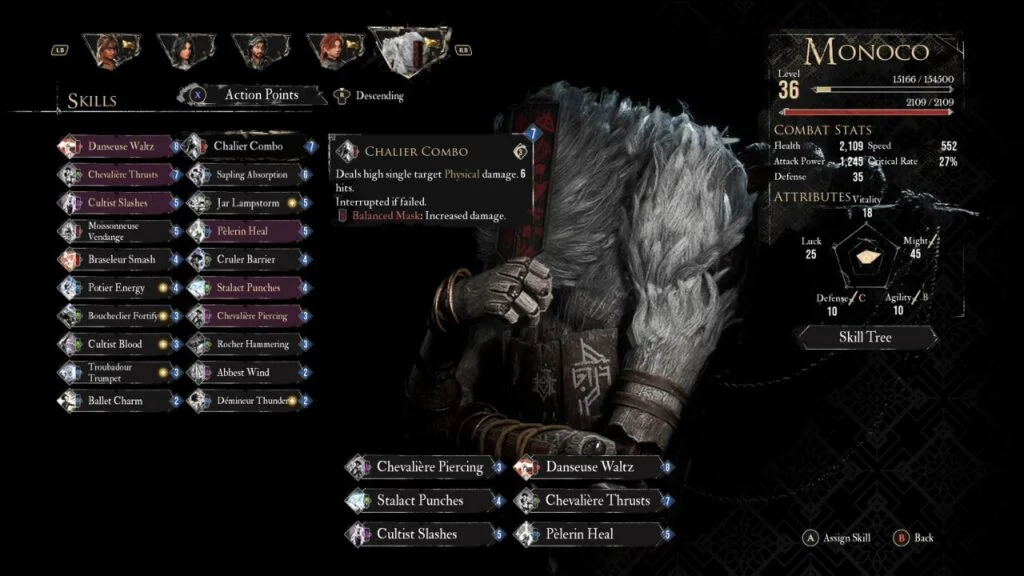The height and width of the screenshot is (576, 1024).
Task: Select the Jar Lampstorm skill
Action: (x=246, y=203)
